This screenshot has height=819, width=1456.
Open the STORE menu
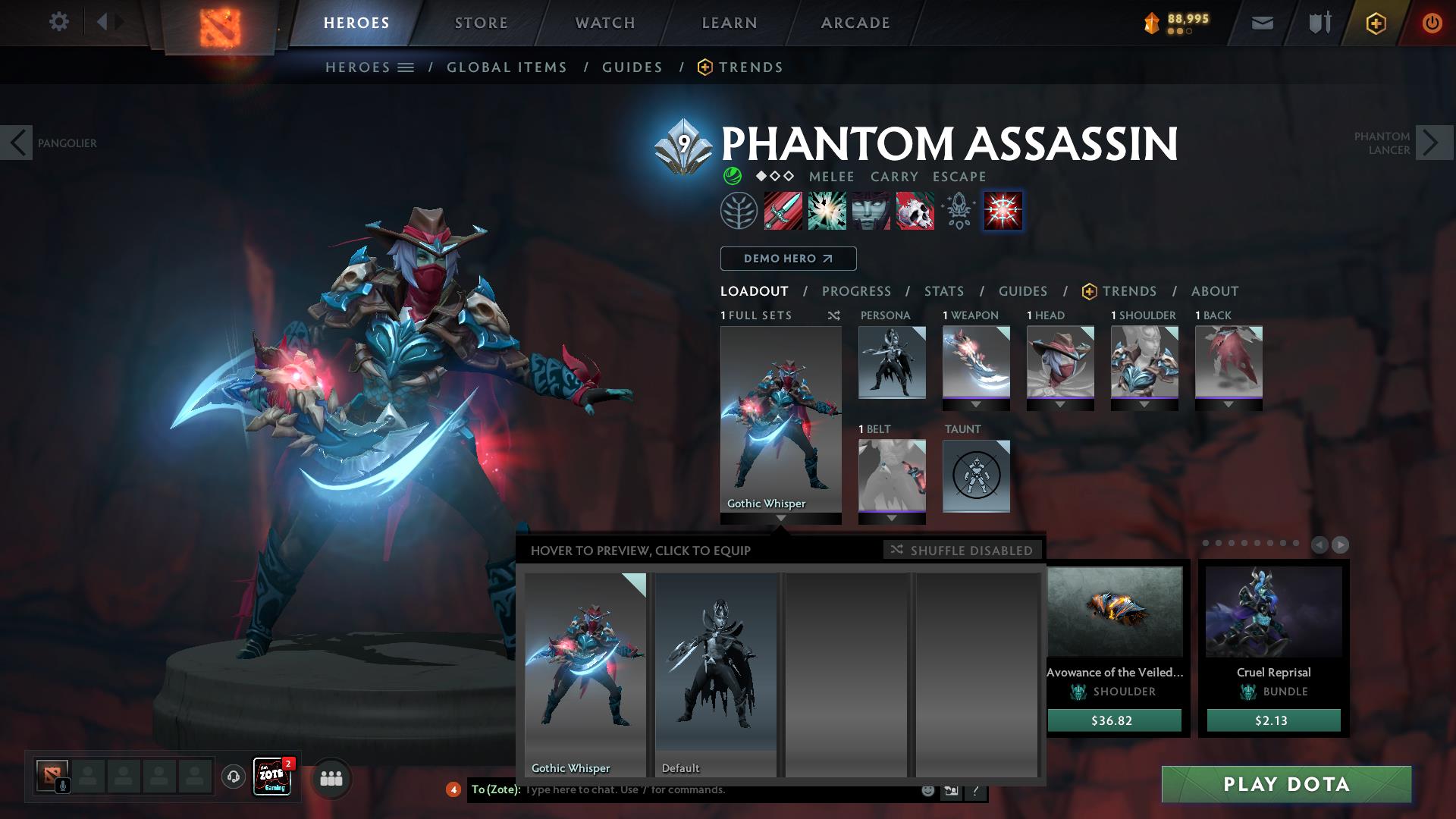click(480, 23)
